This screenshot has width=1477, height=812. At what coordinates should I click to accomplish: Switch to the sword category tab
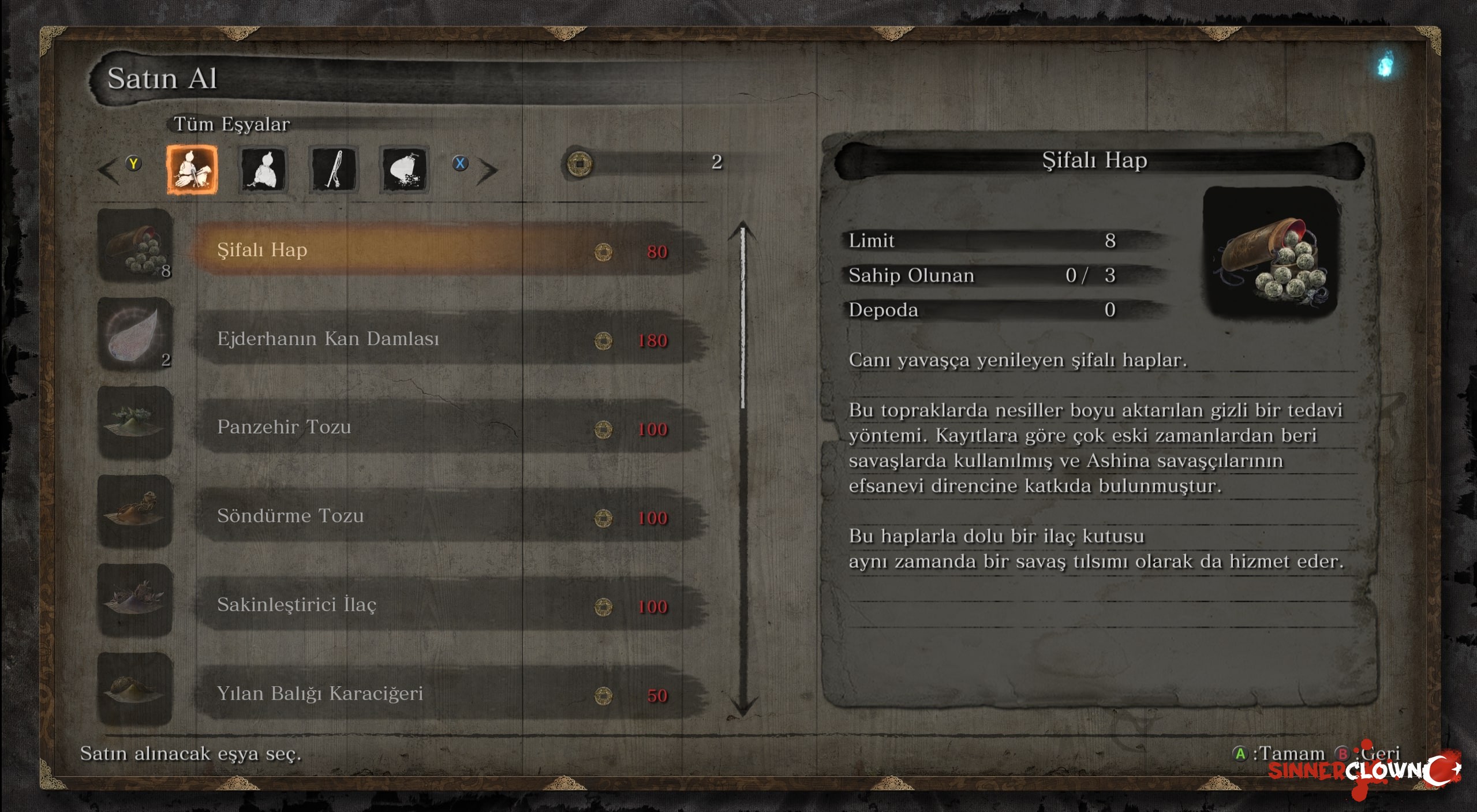[334, 169]
